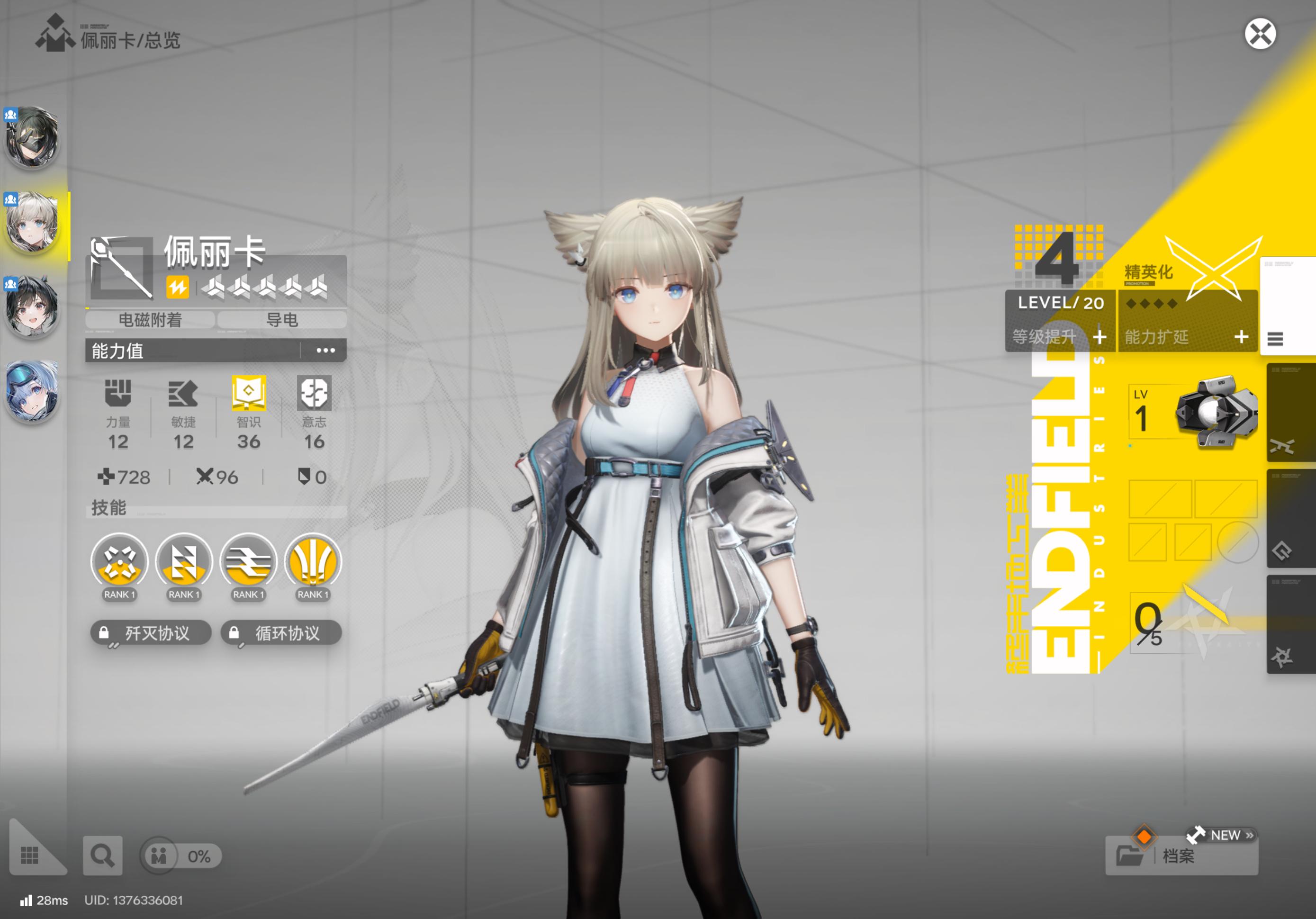This screenshot has width=1316, height=919.
Task: Click the 等级提升 level up button
Action: coord(1060,336)
